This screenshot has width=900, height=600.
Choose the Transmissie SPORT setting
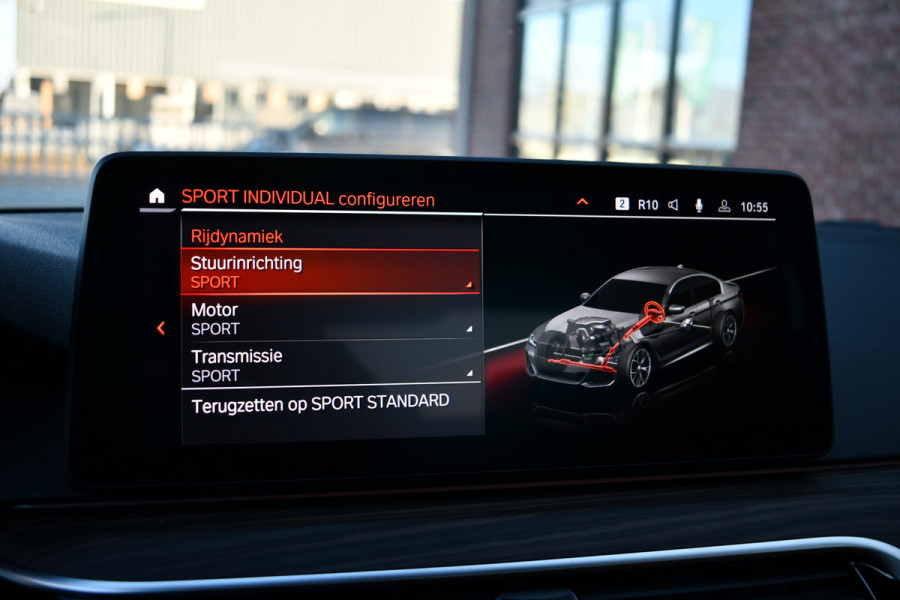330,365
